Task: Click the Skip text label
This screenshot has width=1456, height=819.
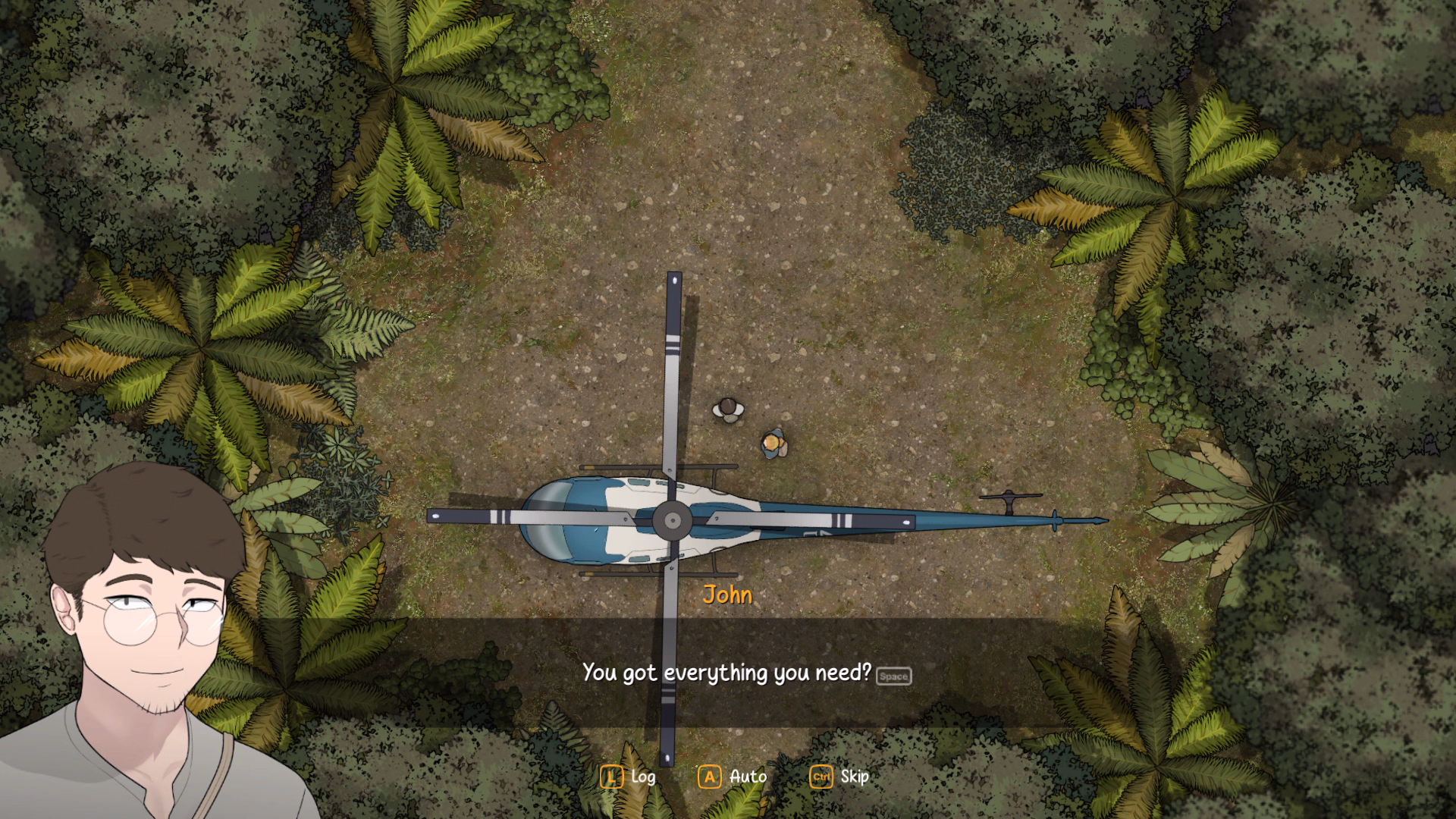Action: [x=854, y=777]
